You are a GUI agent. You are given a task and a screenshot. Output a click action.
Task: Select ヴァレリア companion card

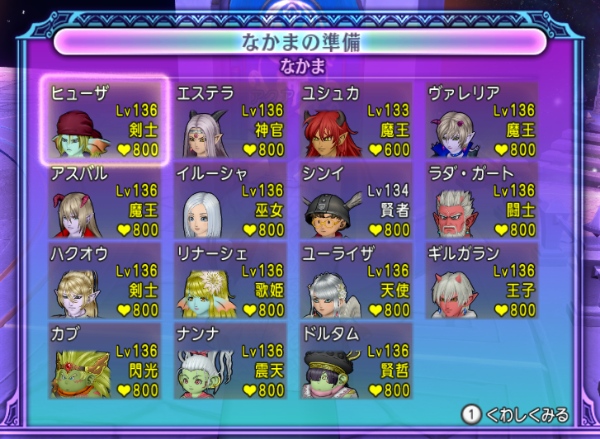click(482, 121)
